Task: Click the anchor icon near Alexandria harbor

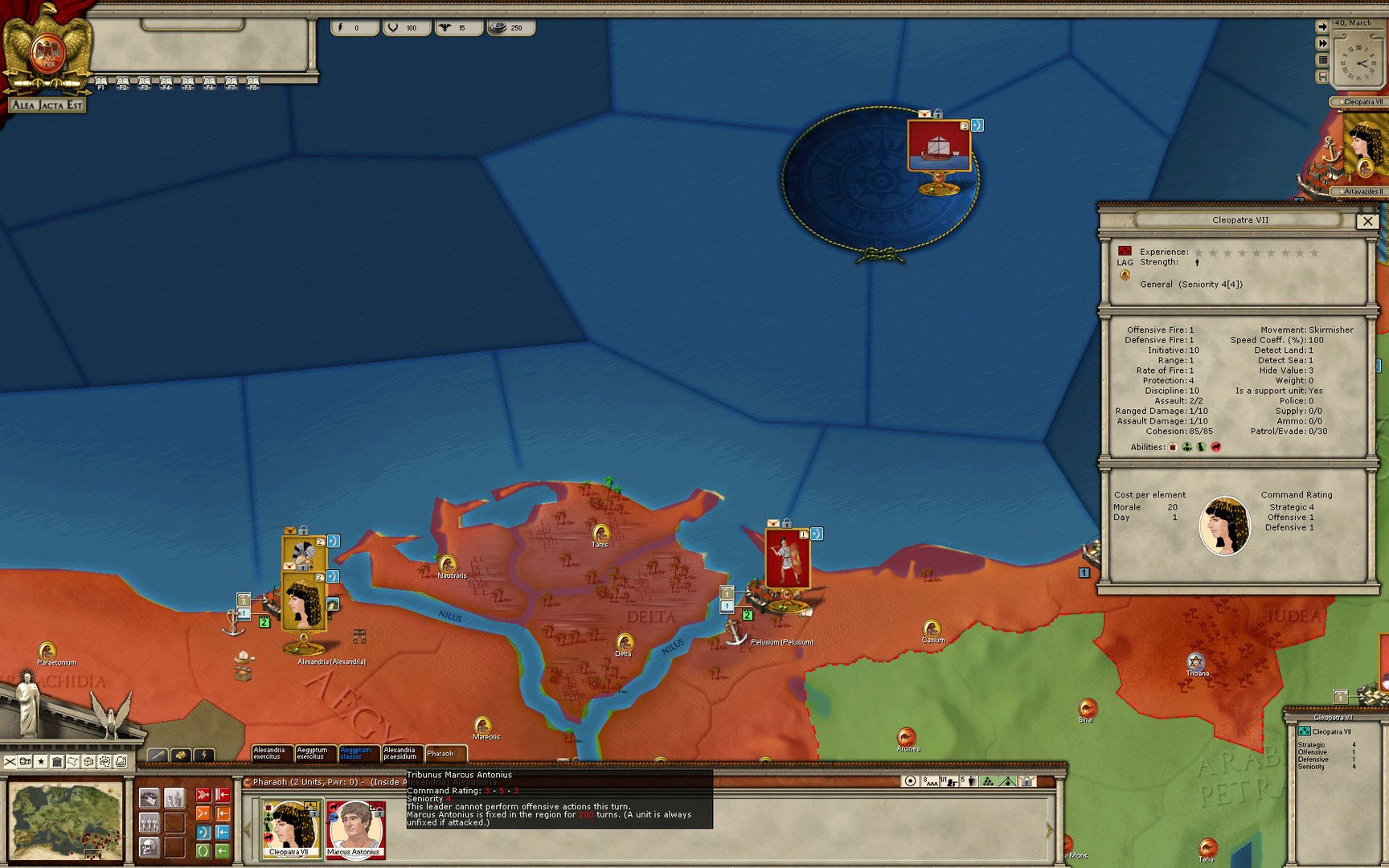Action: click(x=233, y=623)
